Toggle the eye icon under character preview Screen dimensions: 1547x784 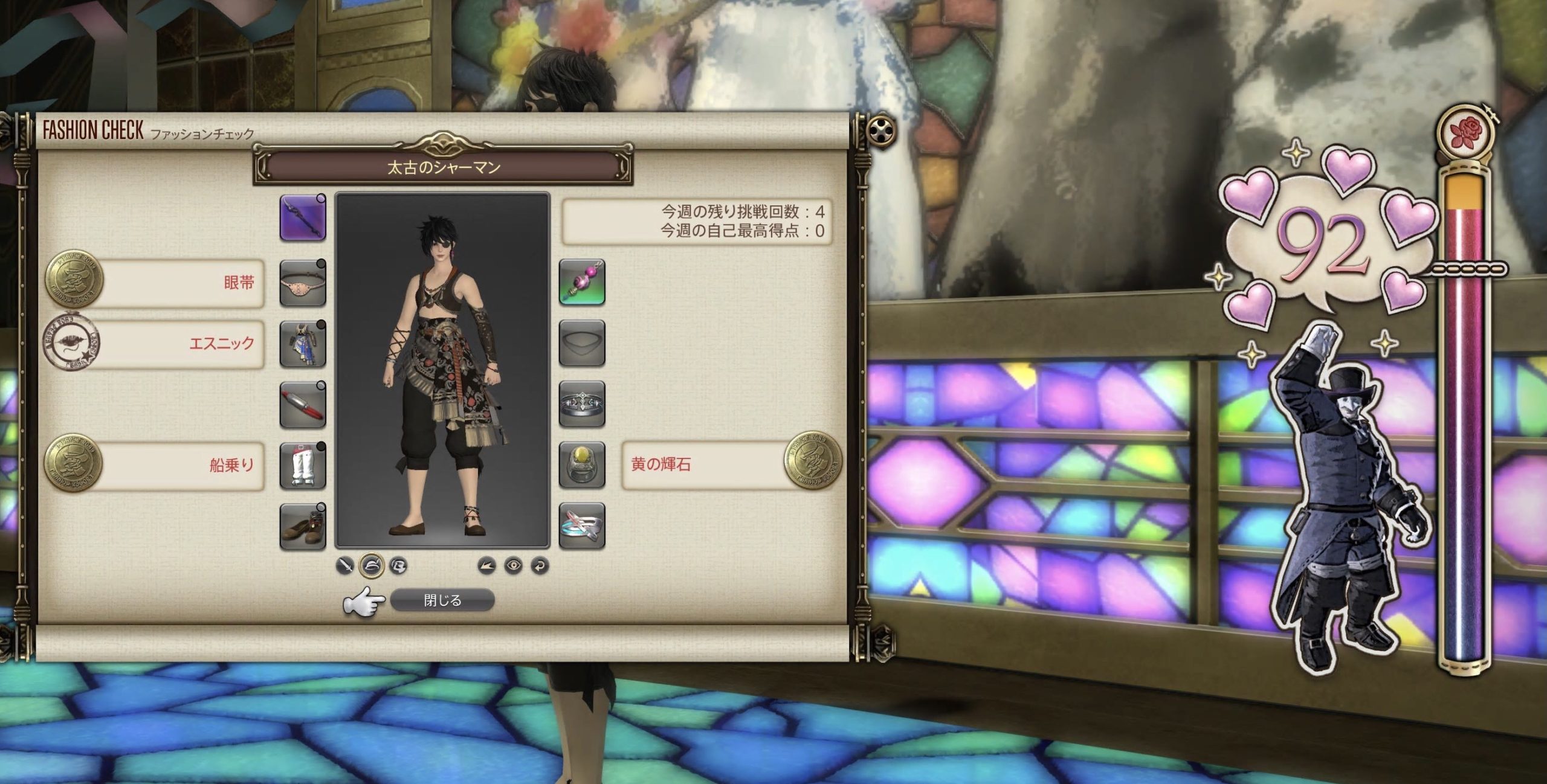(514, 565)
